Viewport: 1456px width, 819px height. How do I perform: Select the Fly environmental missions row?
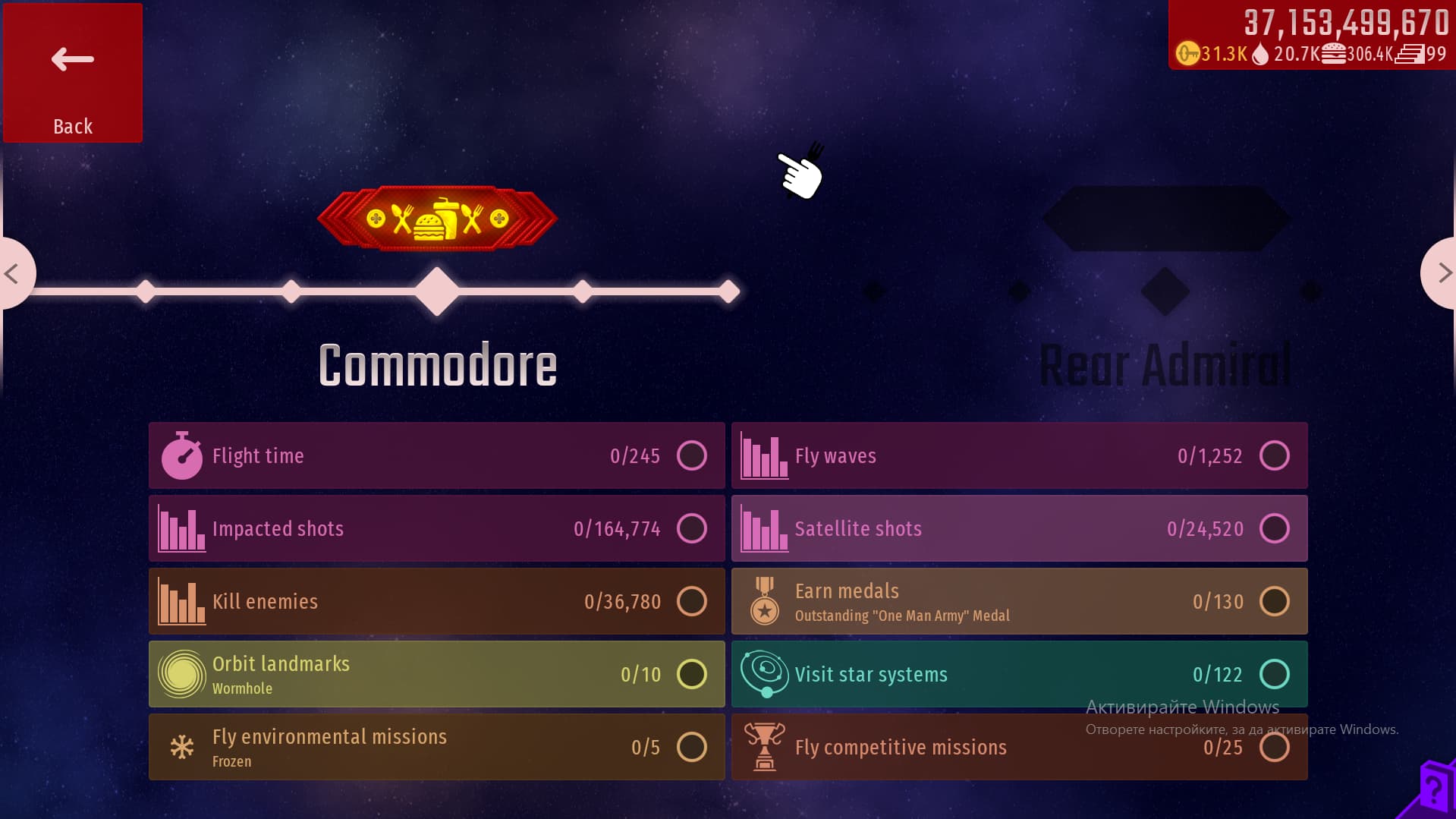tap(436, 747)
